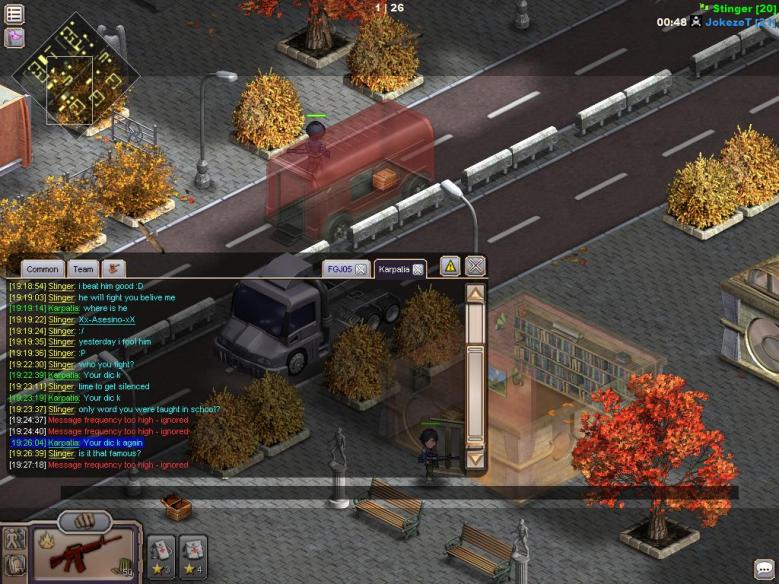Viewport: 779px width, 584px height.
Task: Click the purple icon button below the menu
Action: pos(14,38)
